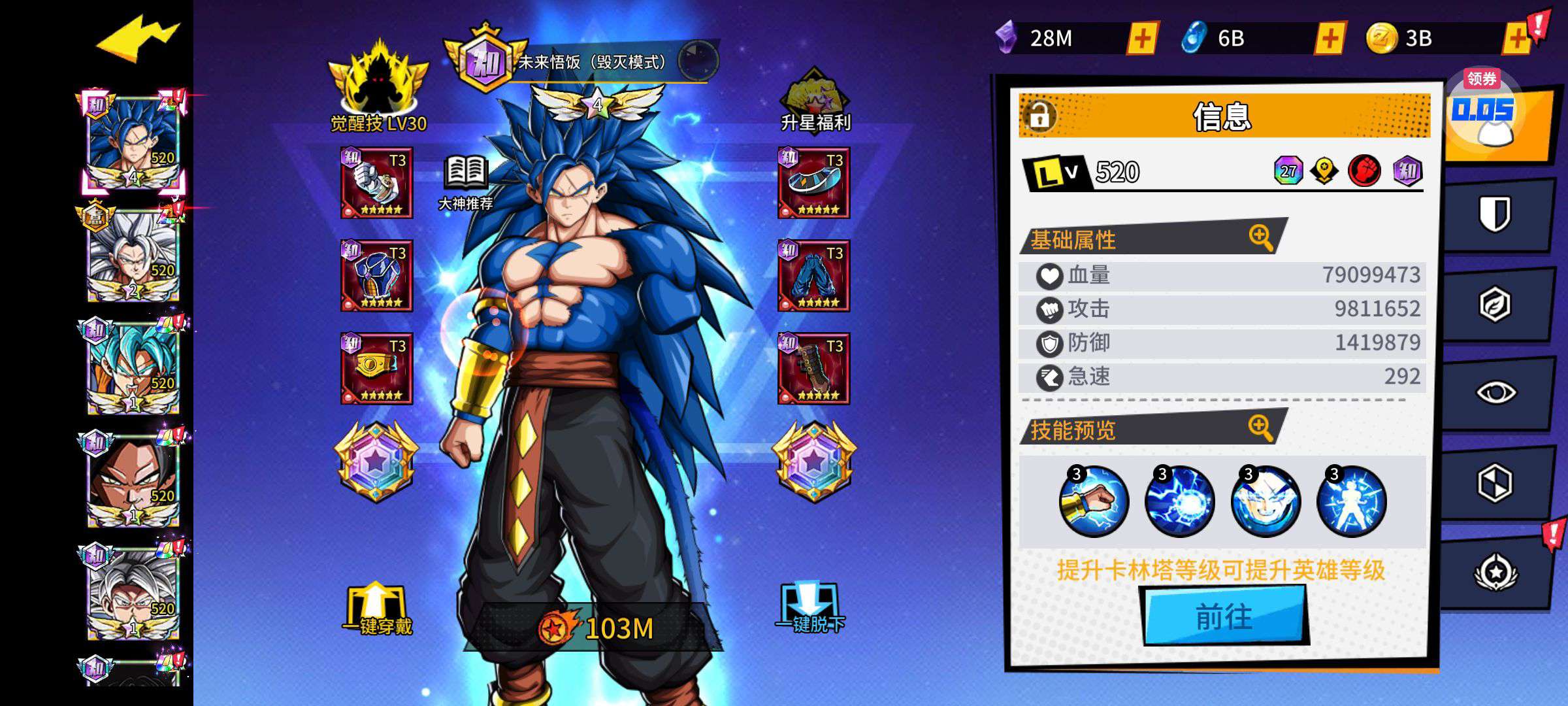Select the golden fist skill icon
Screen dimensions: 1568x706
pos(1094,502)
